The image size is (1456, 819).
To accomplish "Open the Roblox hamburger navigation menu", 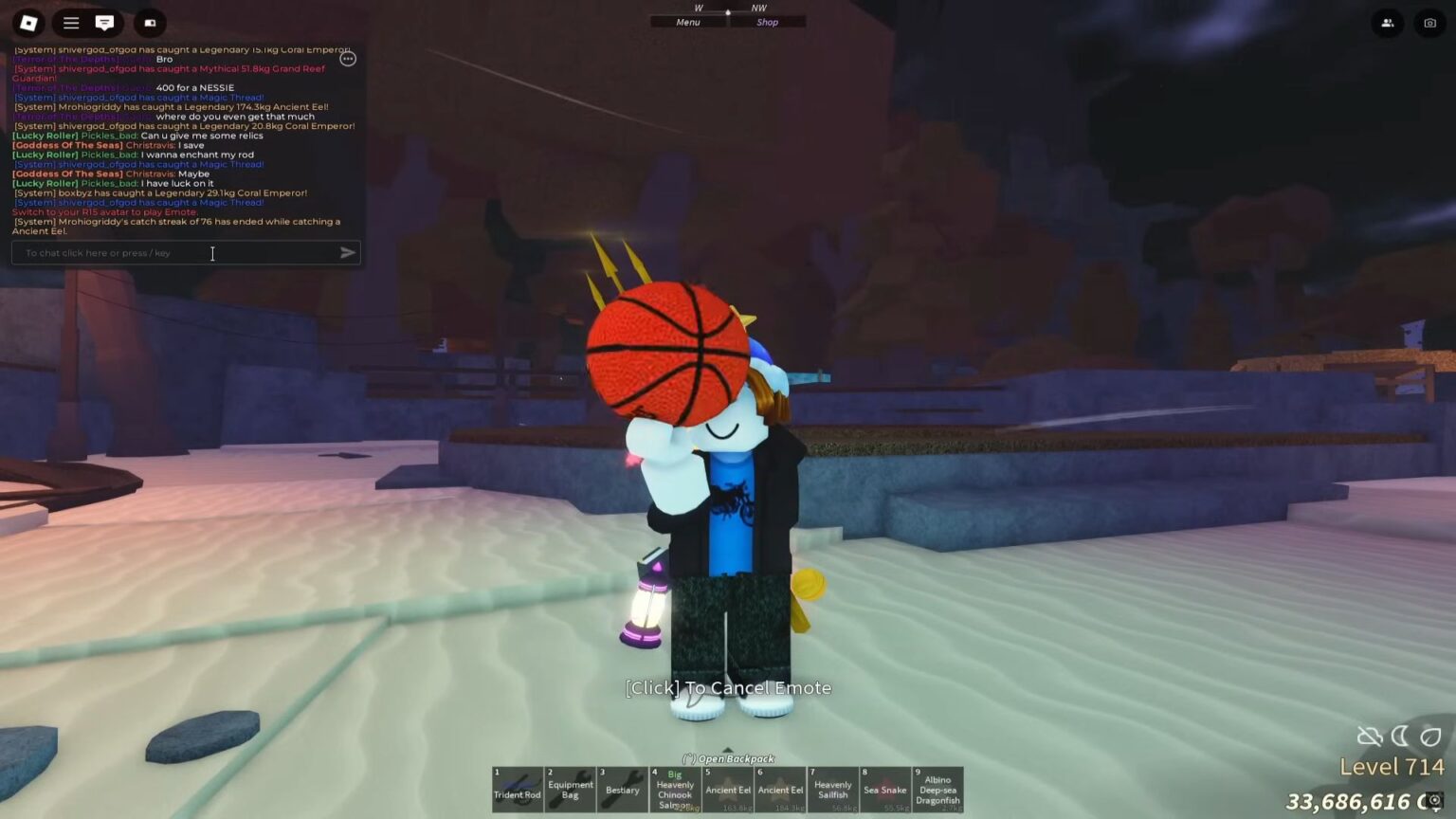I will (x=71, y=22).
